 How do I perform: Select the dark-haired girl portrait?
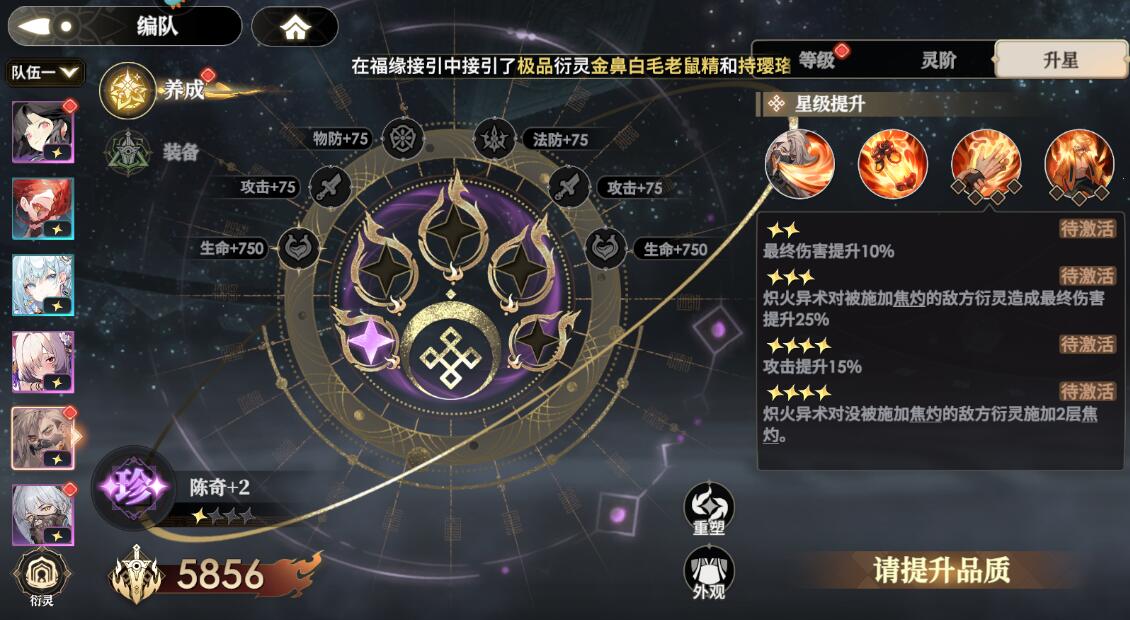click(42, 132)
